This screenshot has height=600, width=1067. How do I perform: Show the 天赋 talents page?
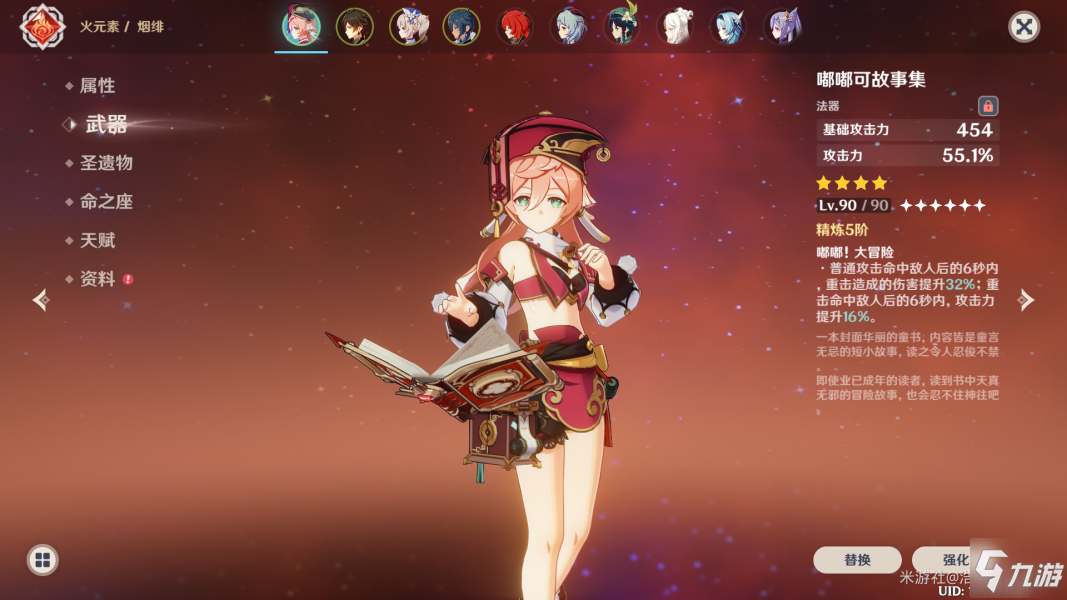[97, 241]
